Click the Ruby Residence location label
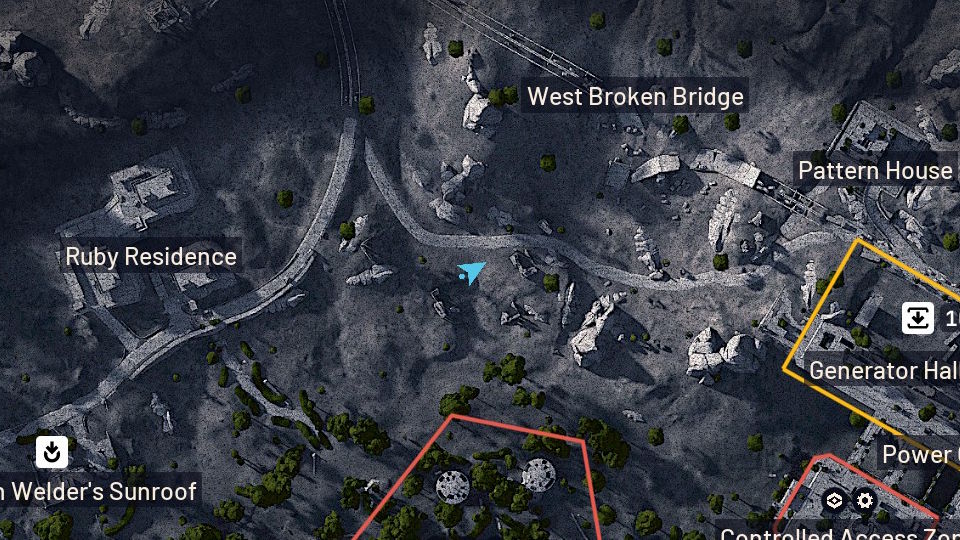This screenshot has height=540, width=960. pyautogui.click(x=151, y=257)
